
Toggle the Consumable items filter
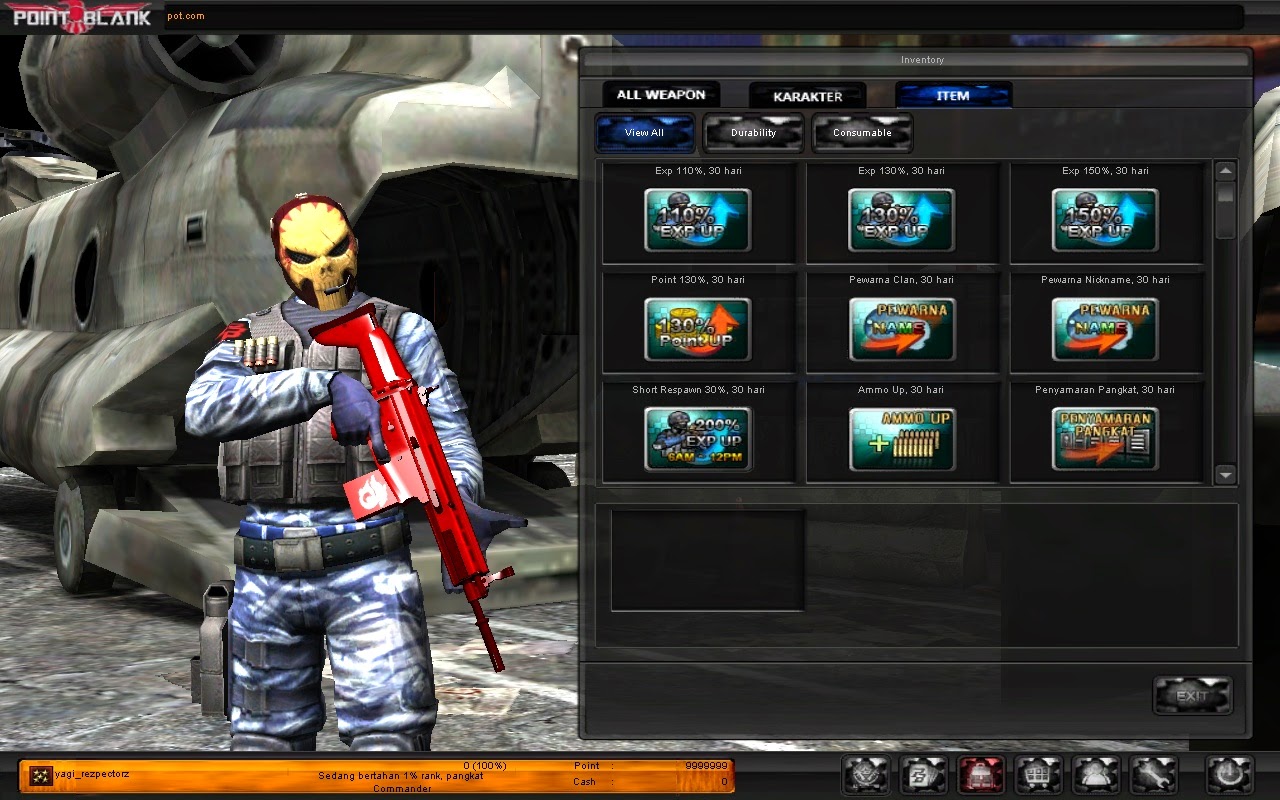click(862, 131)
